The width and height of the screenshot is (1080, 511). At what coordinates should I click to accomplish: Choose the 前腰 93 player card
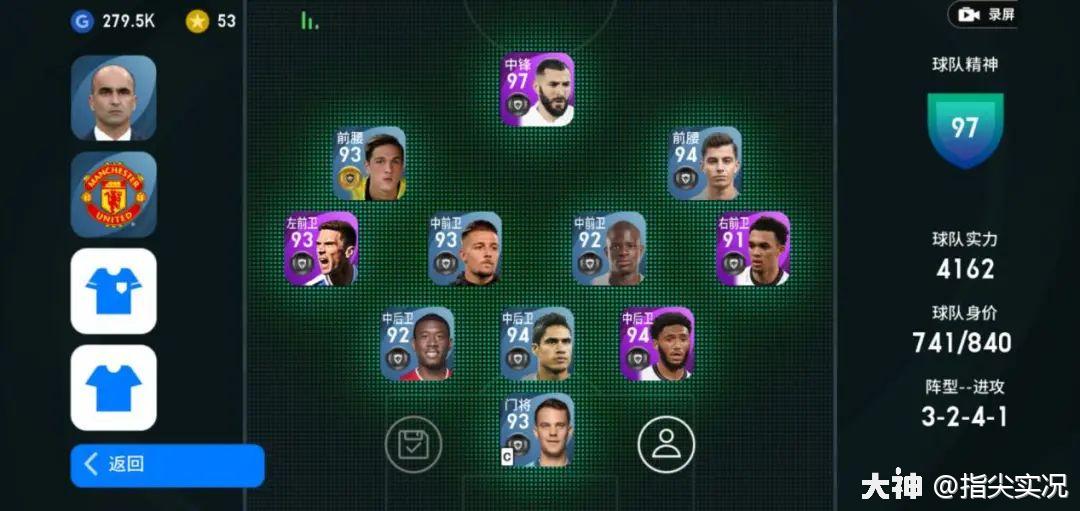pyautogui.click(x=369, y=163)
